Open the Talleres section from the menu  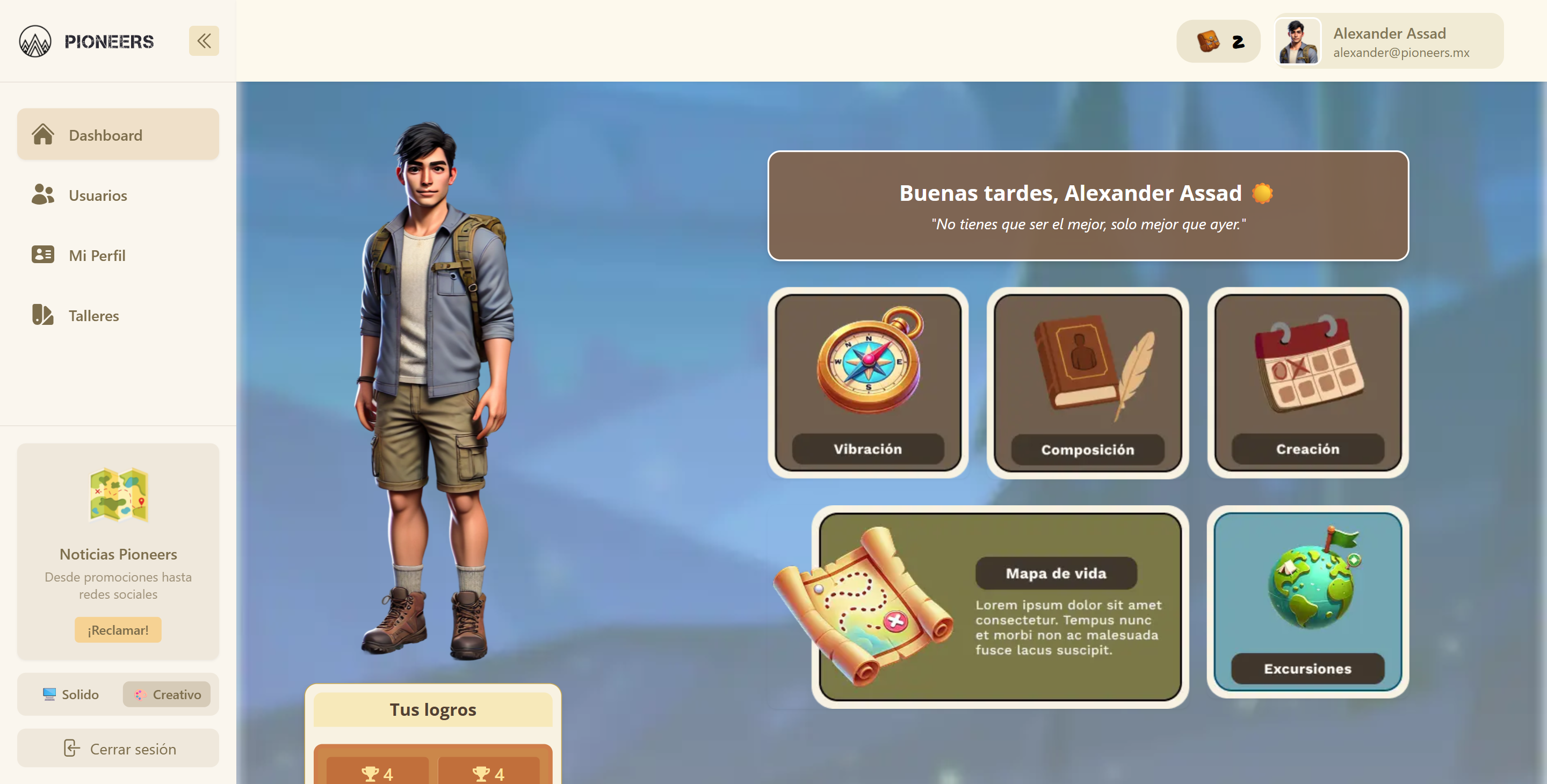pos(93,315)
